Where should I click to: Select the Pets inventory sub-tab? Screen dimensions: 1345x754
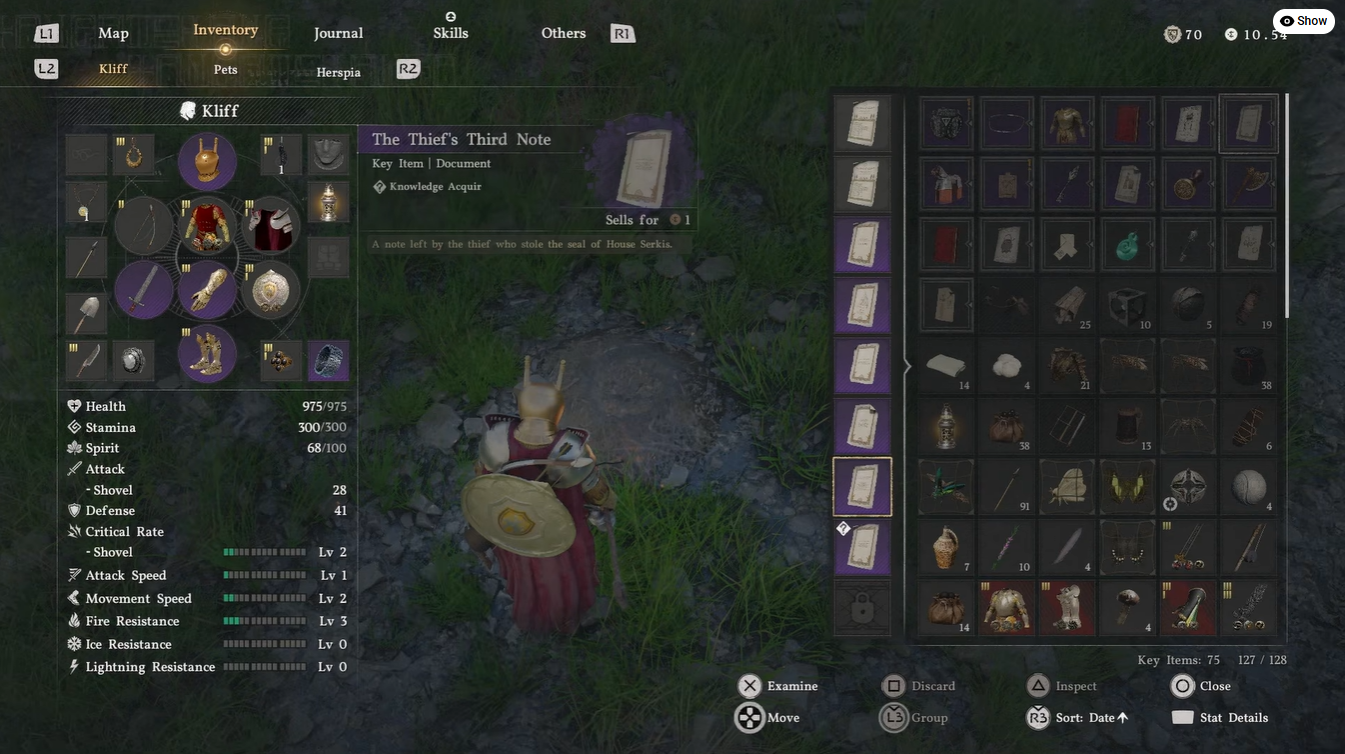226,70
